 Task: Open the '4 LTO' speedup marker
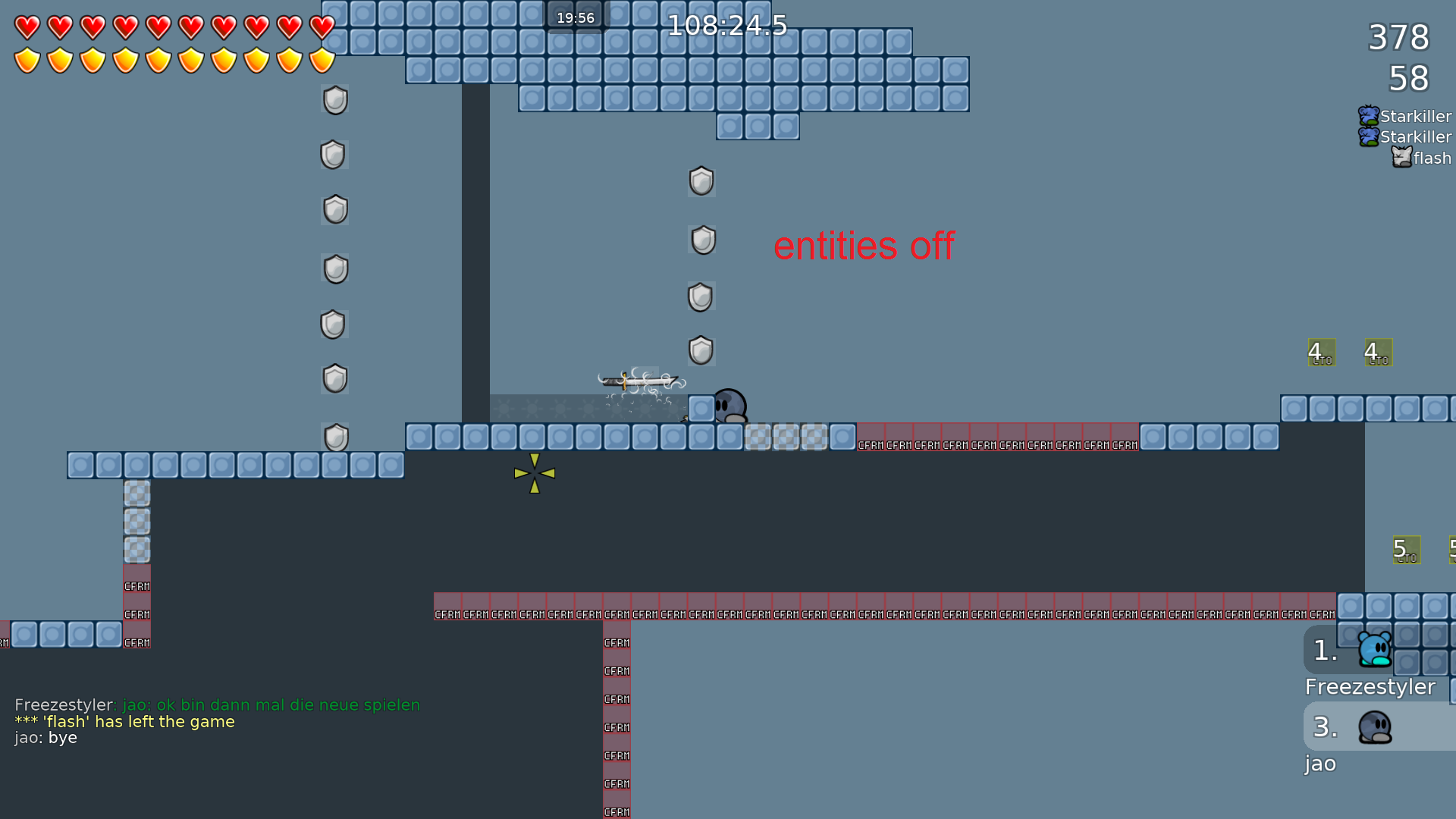[x=1320, y=352]
